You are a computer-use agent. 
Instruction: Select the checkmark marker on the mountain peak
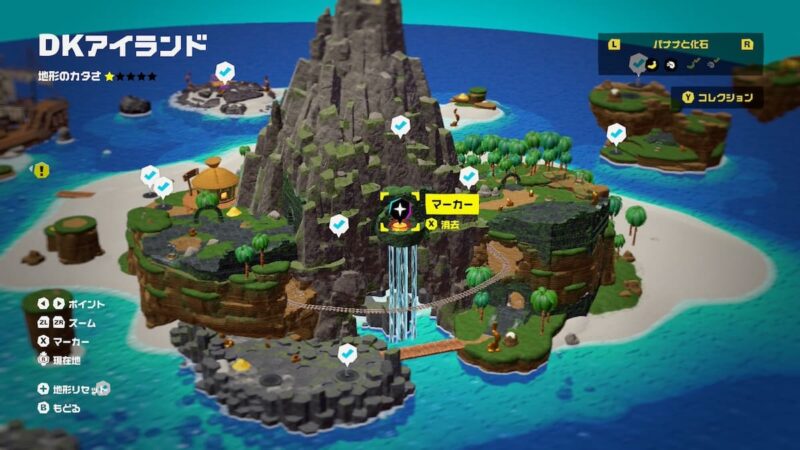point(400,126)
